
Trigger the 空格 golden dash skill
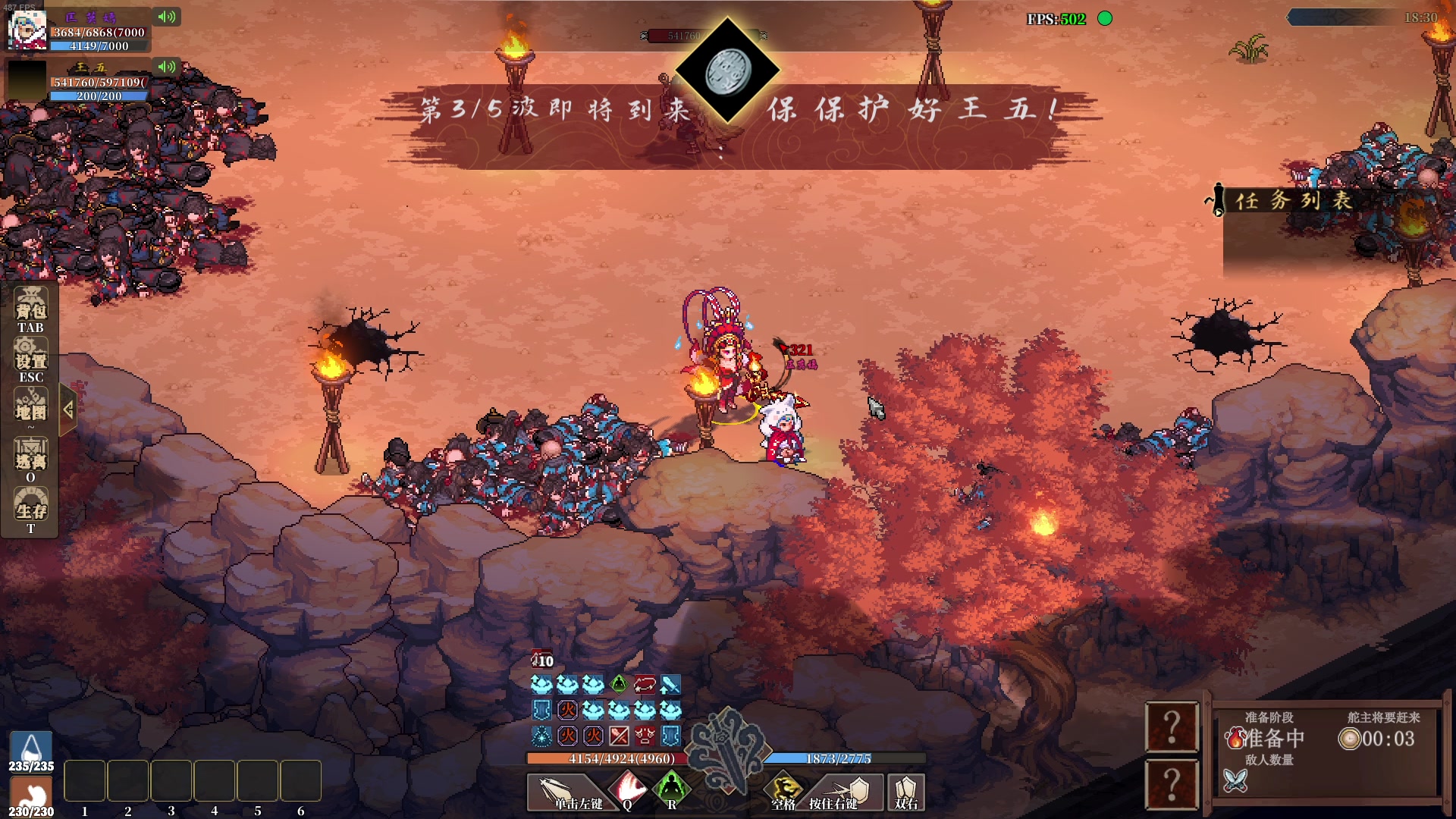click(784, 790)
